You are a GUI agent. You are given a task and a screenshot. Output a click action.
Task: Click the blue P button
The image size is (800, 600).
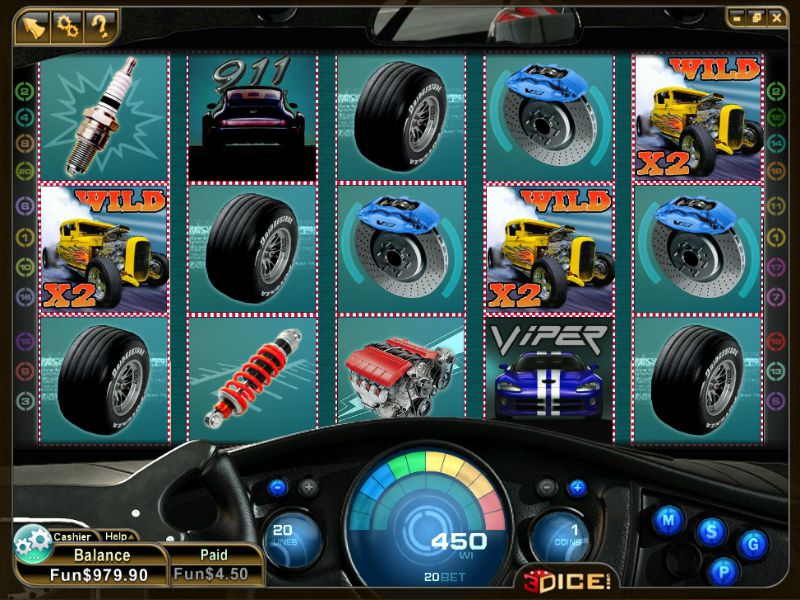pyautogui.click(x=722, y=572)
